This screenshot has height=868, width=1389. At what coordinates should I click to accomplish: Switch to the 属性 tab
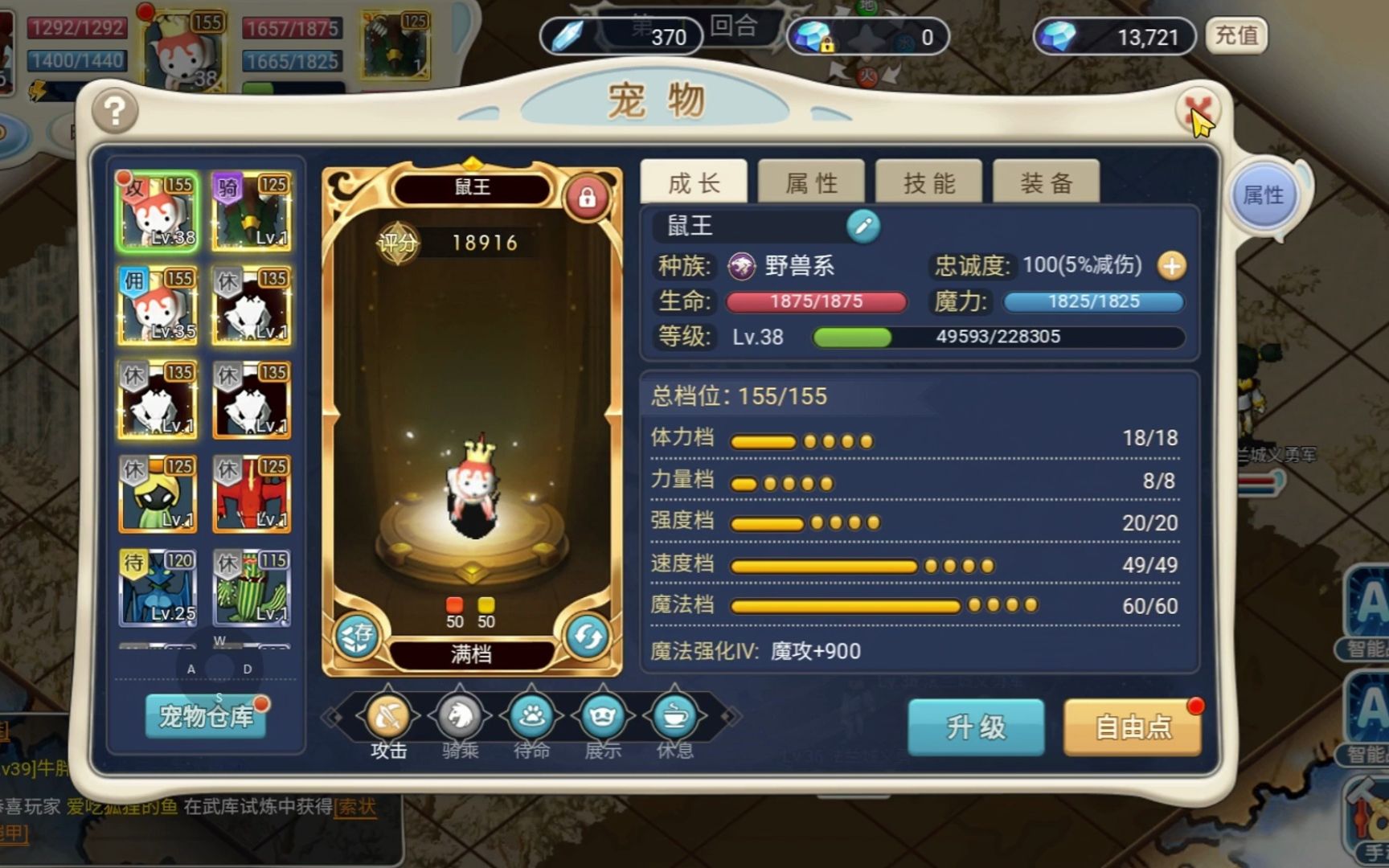[811, 182]
